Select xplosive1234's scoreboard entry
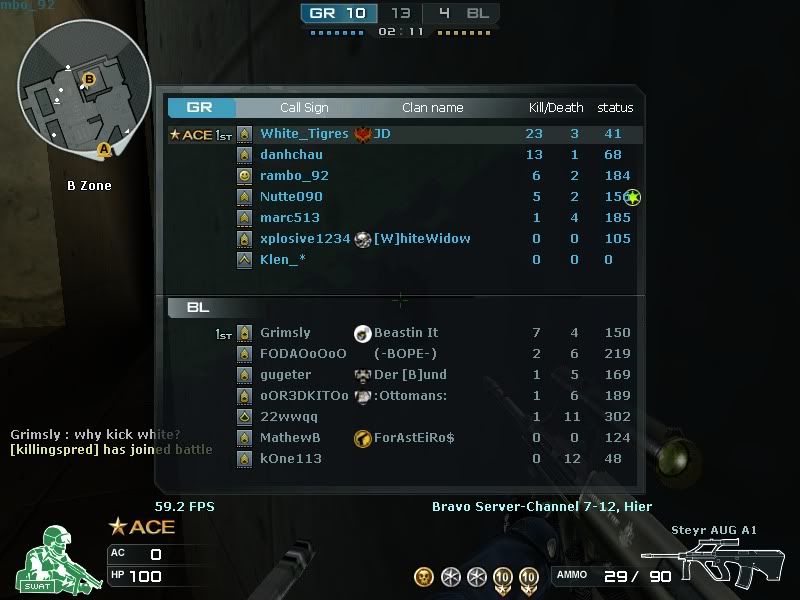Screen dimensions: 800x600 click(x=305, y=239)
